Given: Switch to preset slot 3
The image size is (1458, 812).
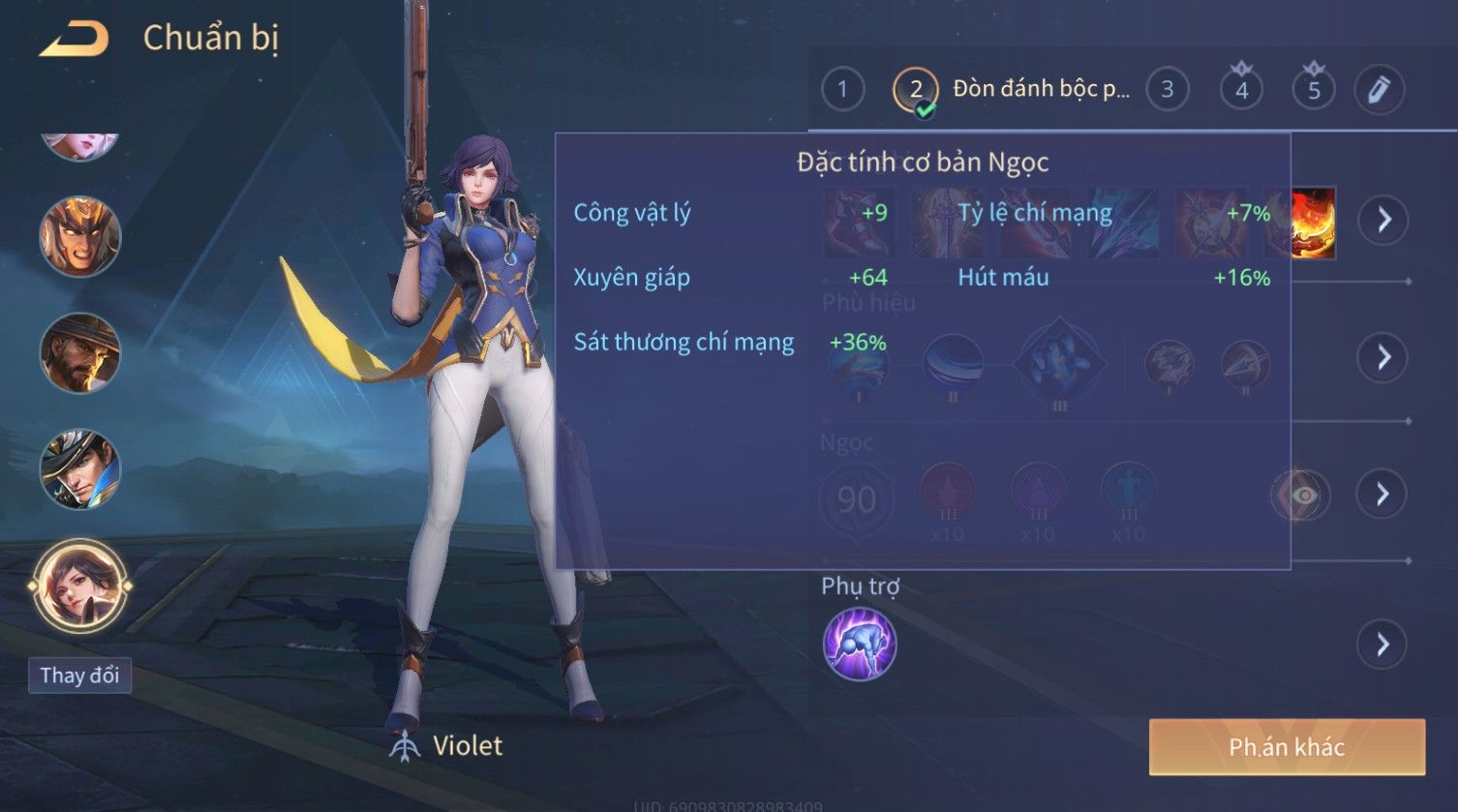Looking at the screenshot, I should point(1167,90).
